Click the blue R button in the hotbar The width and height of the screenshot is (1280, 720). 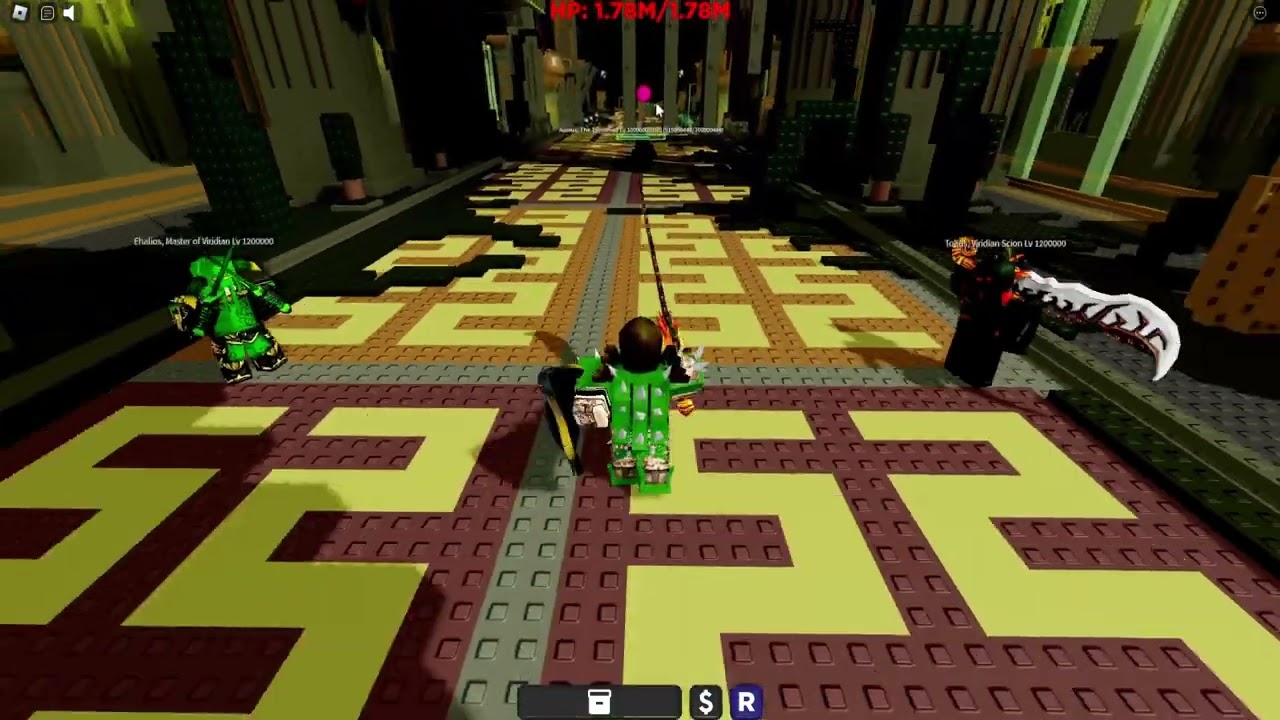point(745,701)
